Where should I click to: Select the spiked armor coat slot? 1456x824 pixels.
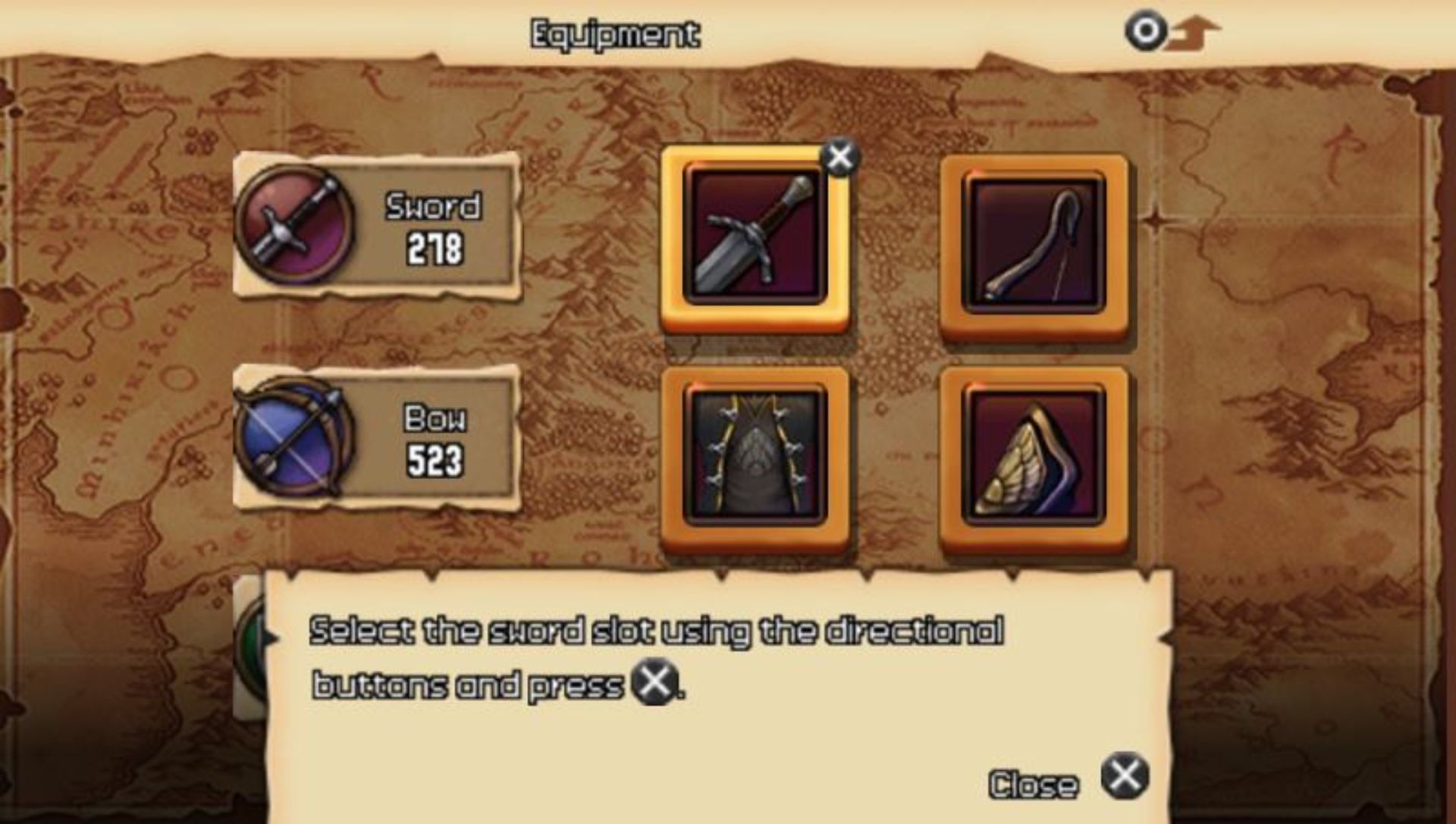point(755,455)
